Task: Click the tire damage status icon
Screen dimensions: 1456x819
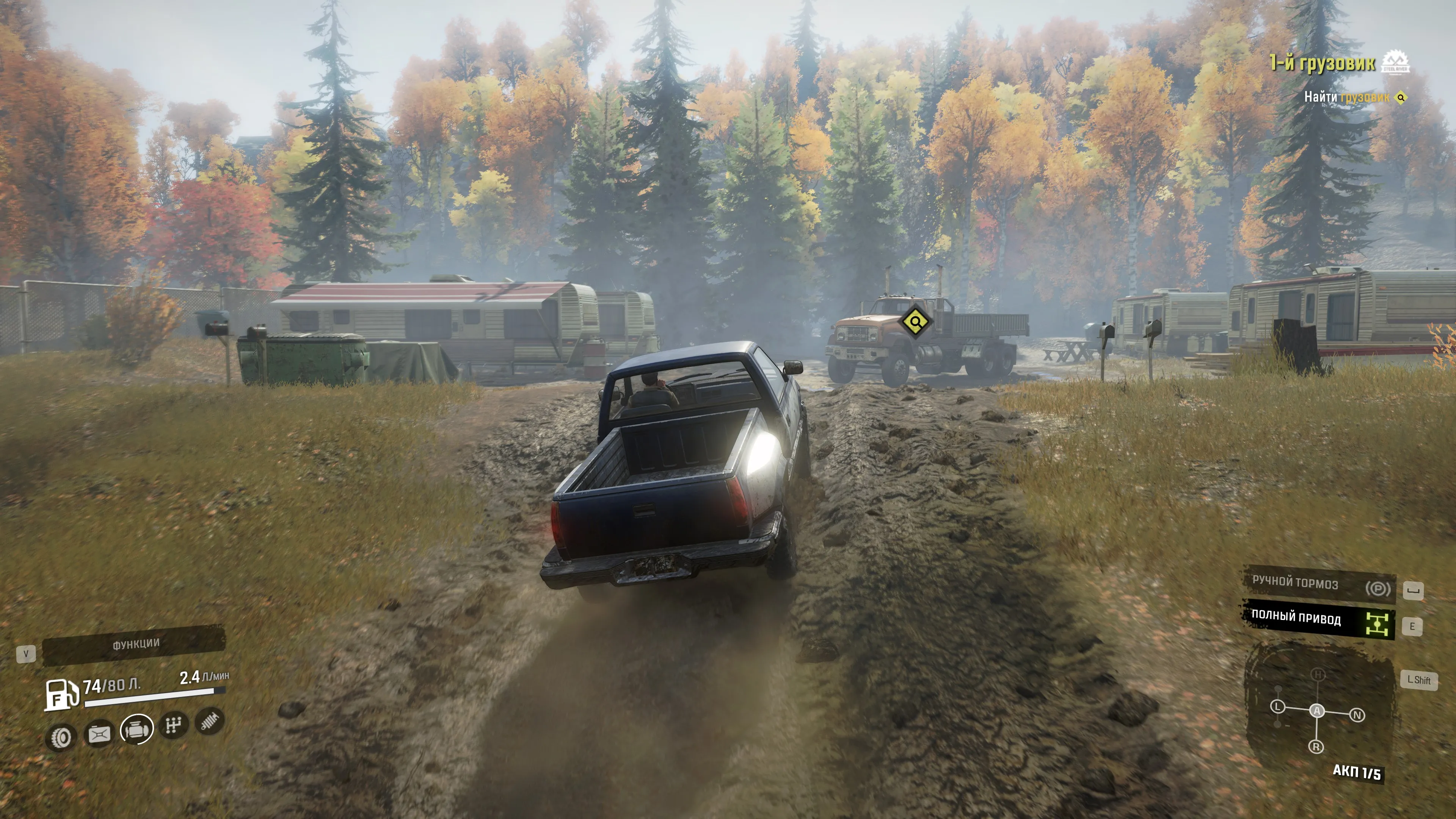Action: 61,737
